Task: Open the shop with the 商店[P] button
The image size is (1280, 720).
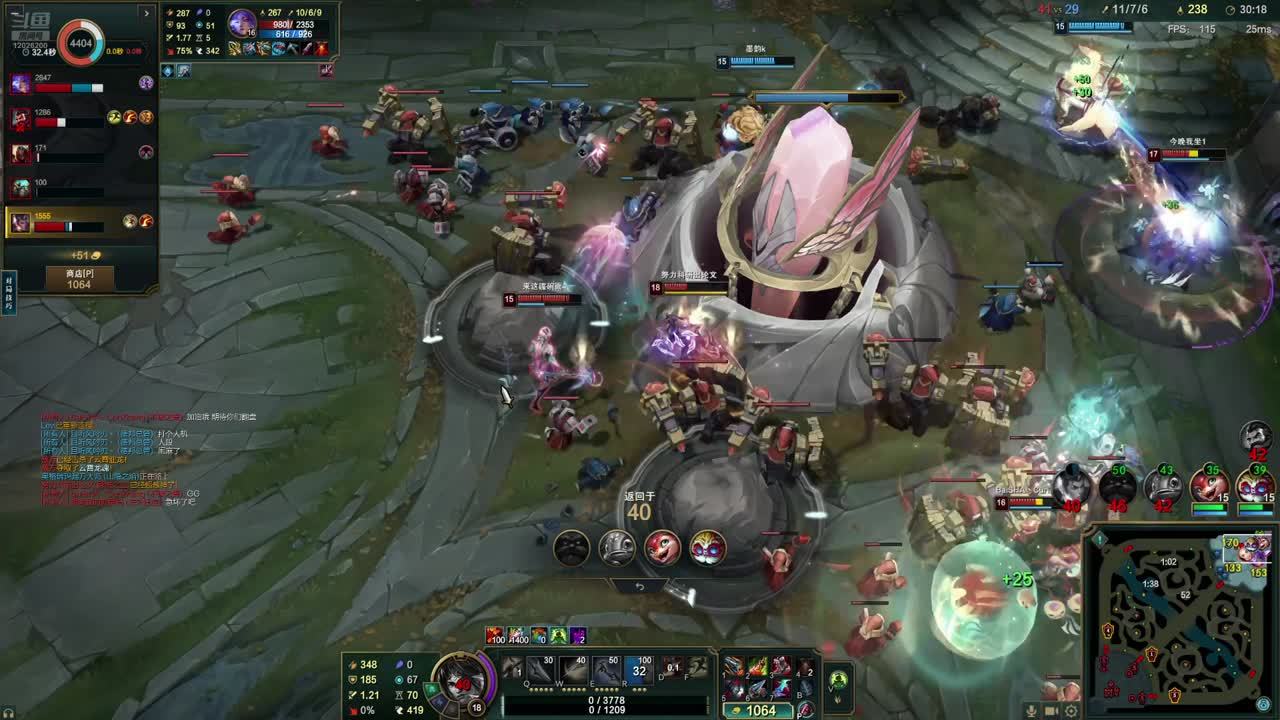Action: 78,278
